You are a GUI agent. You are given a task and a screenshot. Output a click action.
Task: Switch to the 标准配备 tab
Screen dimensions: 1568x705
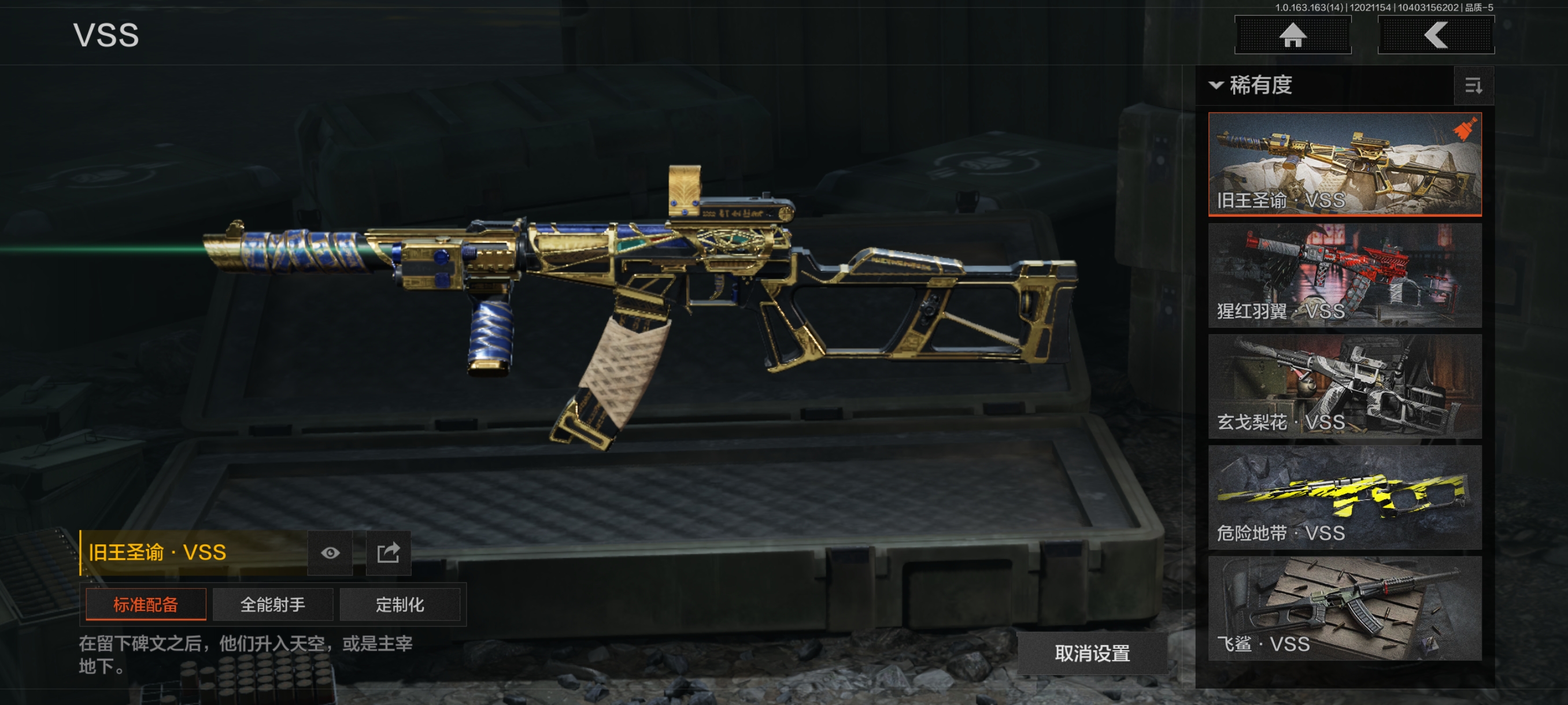click(146, 604)
